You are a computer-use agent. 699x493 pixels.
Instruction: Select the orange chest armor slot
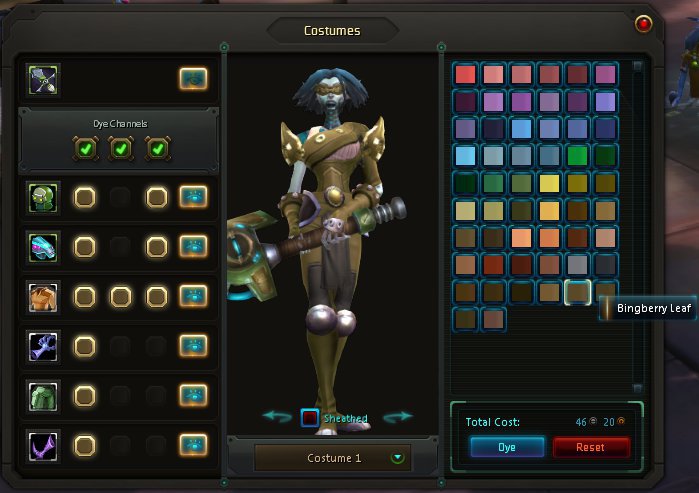click(44, 297)
